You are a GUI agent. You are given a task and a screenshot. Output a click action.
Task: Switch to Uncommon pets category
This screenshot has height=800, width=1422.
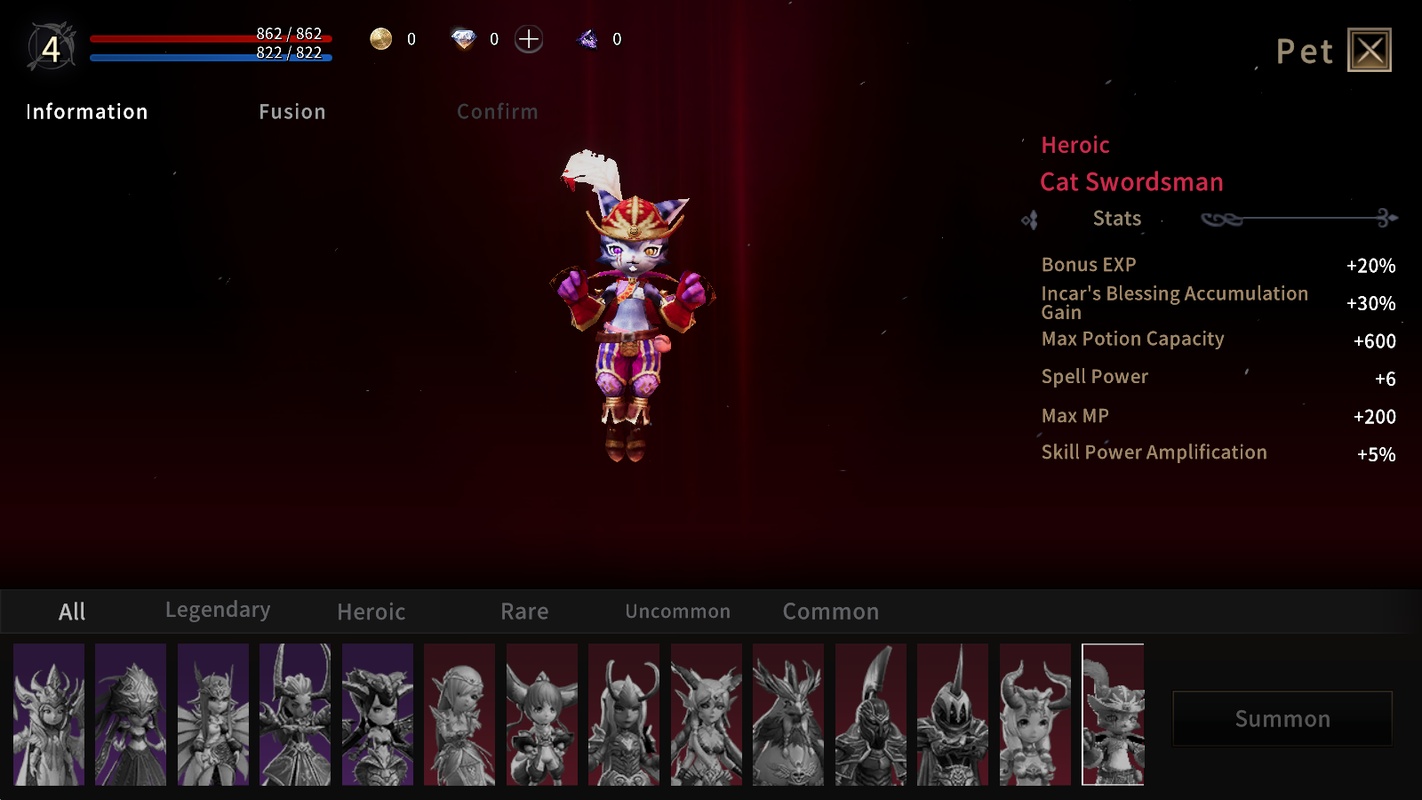pos(677,612)
